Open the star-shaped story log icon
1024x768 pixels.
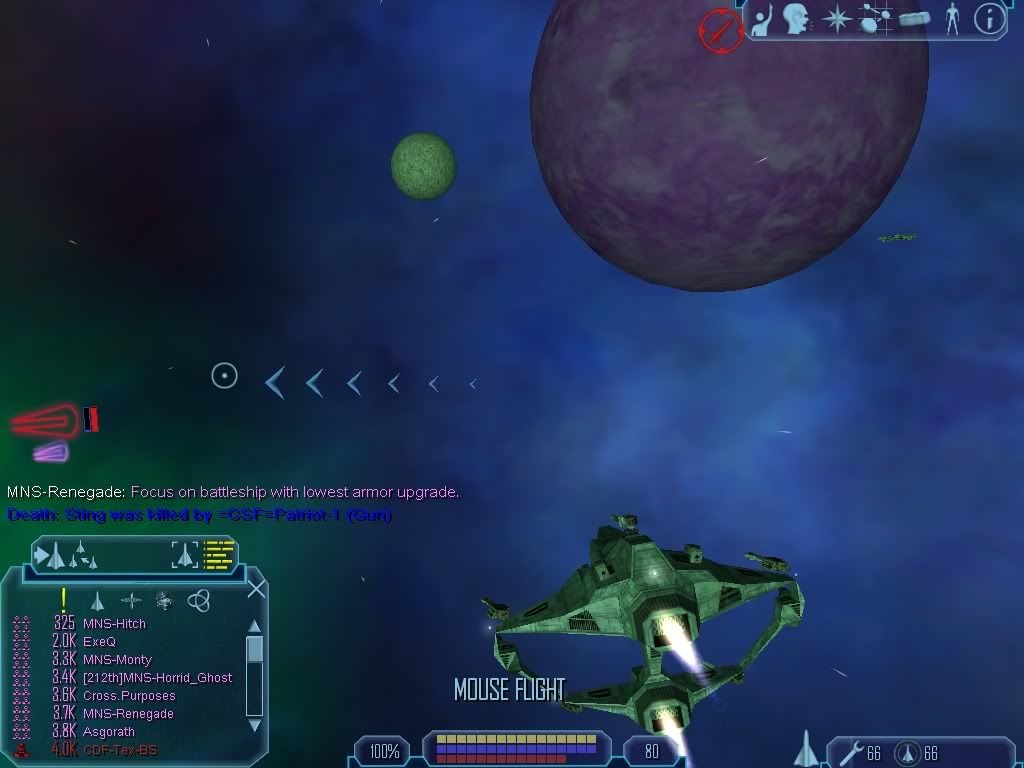[835, 19]
